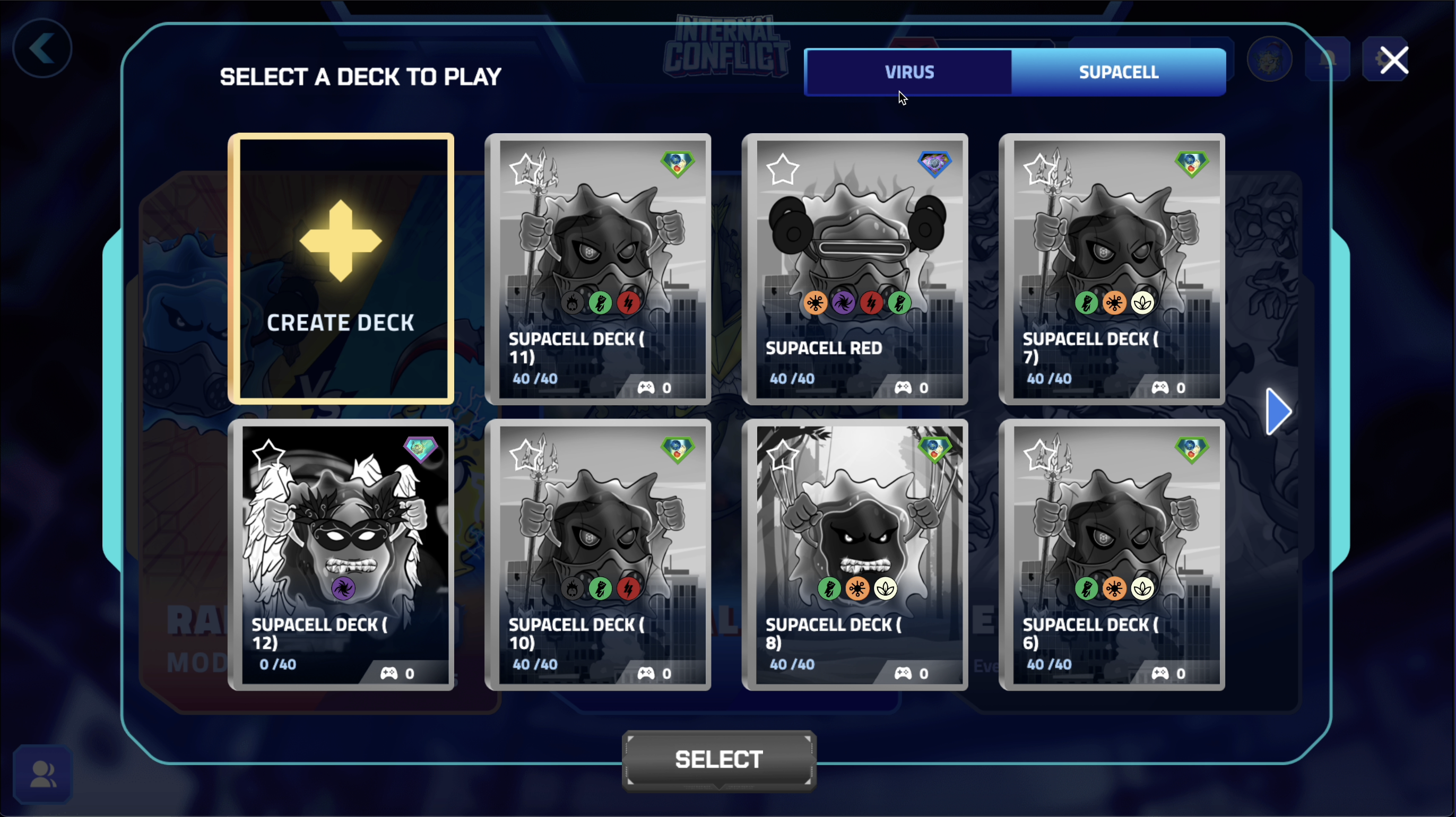1456x817 pixels.
Task: Select Supacell Deck (7)
Action: (x=1112, y=269)
